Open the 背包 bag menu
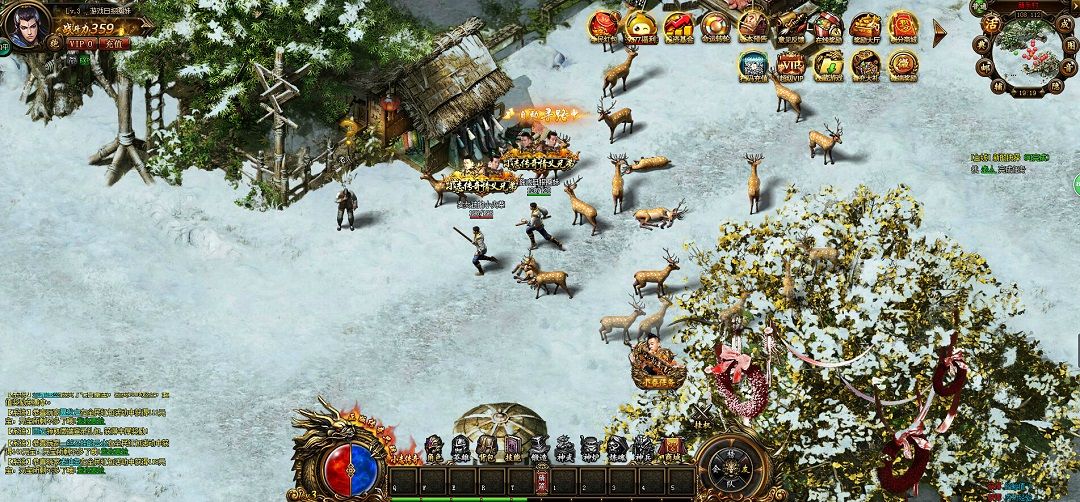Viewport: 1080px width, 502px height. [486, 447]
